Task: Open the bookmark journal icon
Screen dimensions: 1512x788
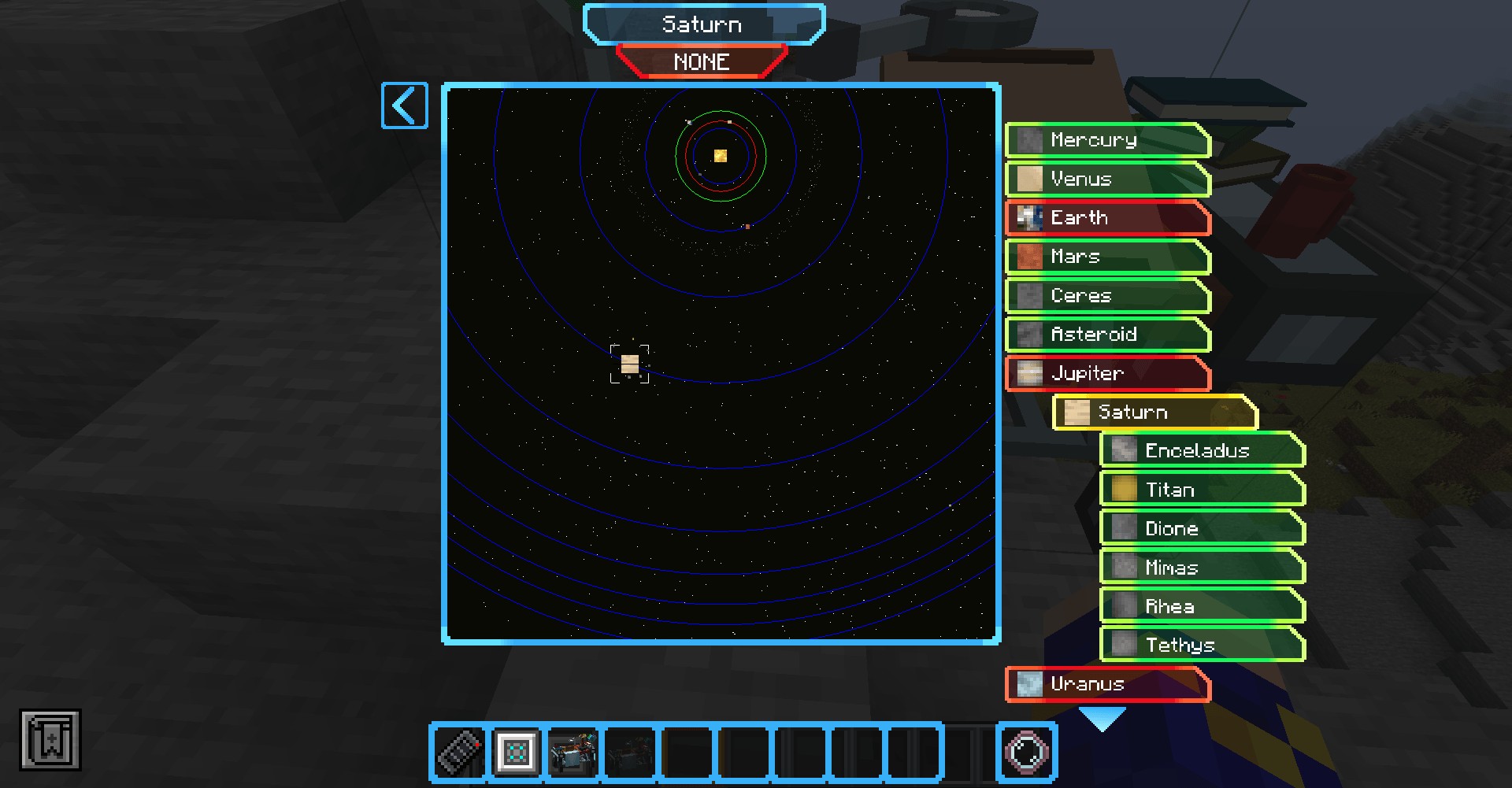Action: (x=50, y=740)
